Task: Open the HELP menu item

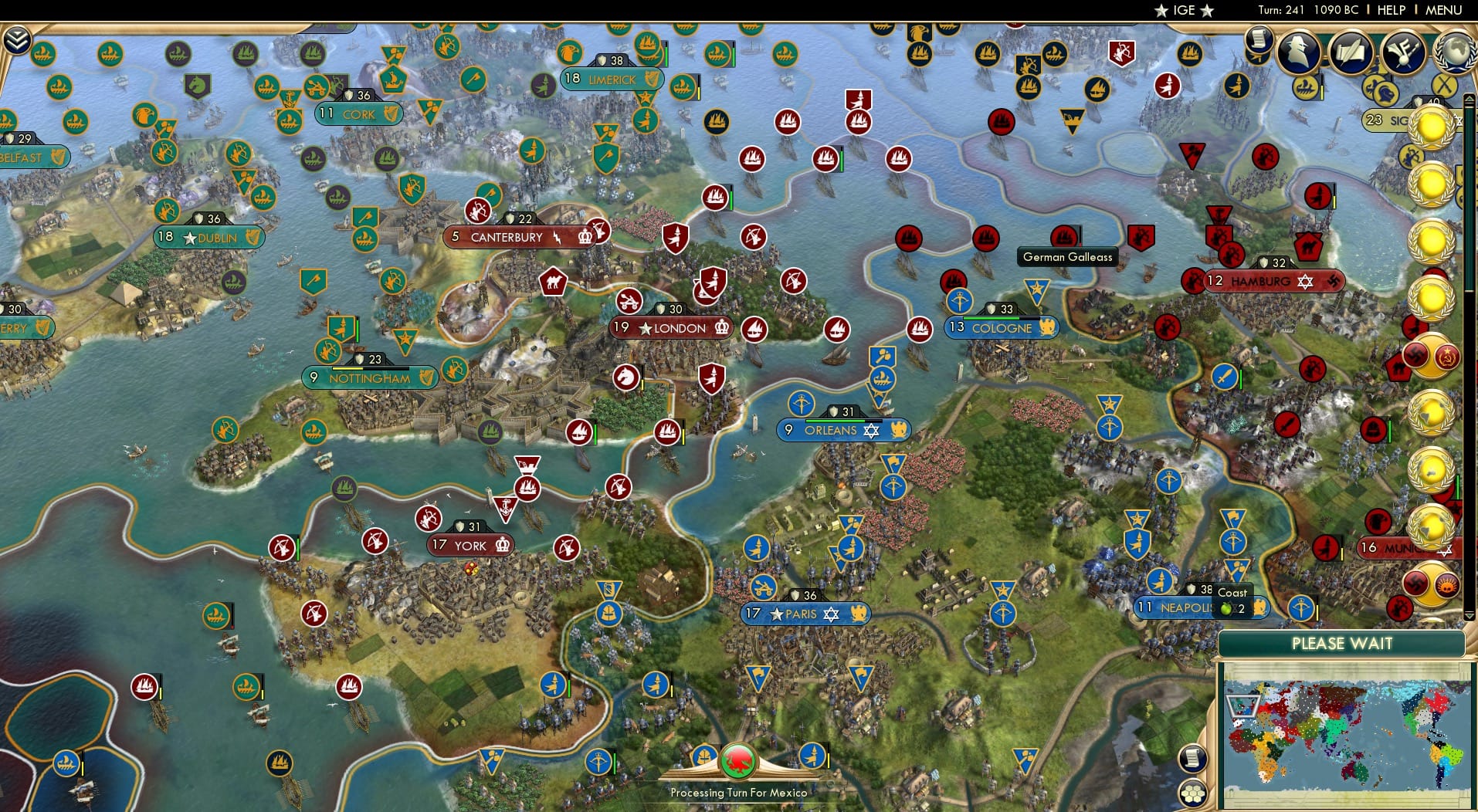Action: point(1391,10)
